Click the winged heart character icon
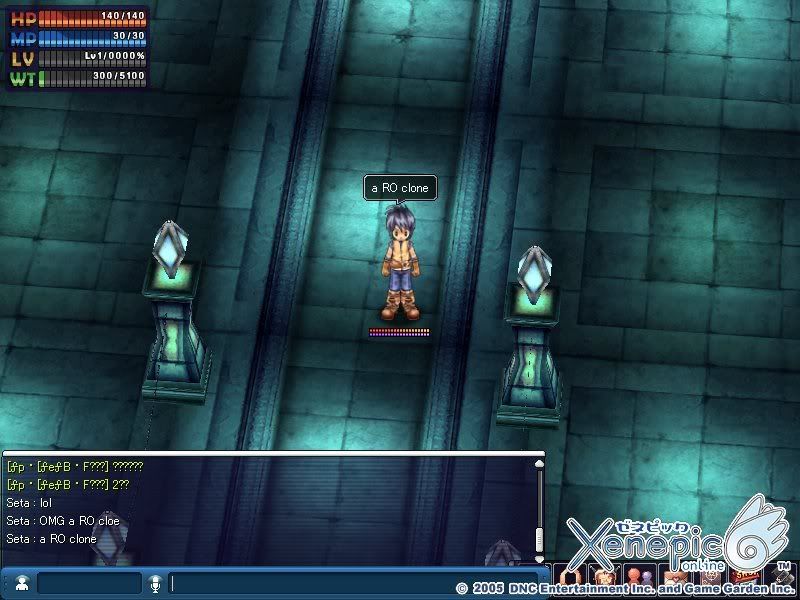 603,577
